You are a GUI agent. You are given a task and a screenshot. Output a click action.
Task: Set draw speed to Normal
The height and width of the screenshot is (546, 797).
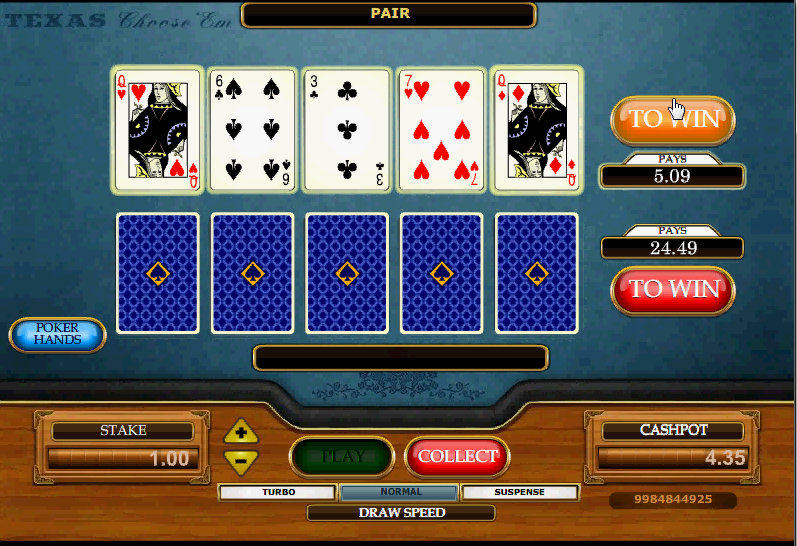[x=400, y=492]
